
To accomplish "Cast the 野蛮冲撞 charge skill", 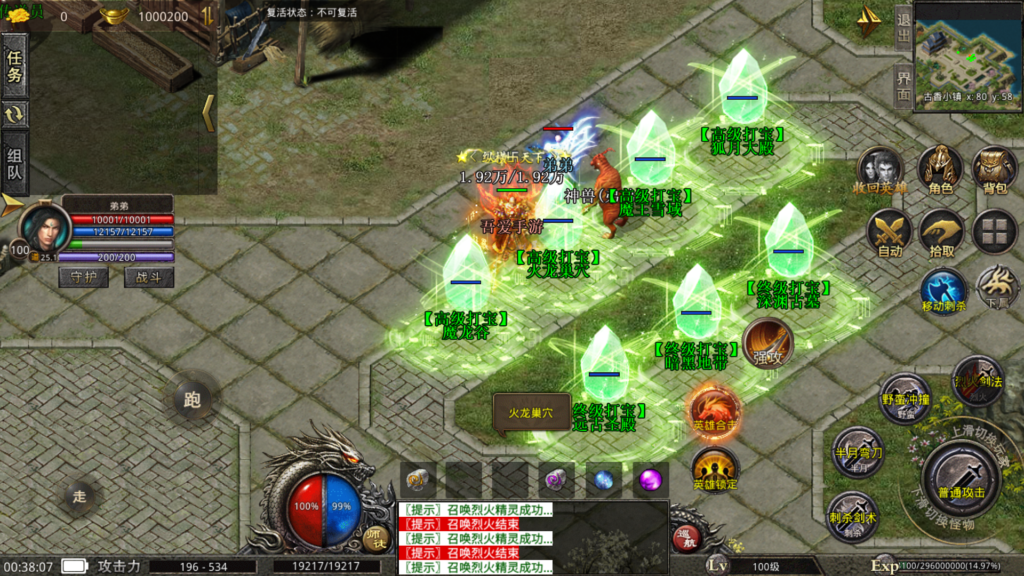I will 905,397.
